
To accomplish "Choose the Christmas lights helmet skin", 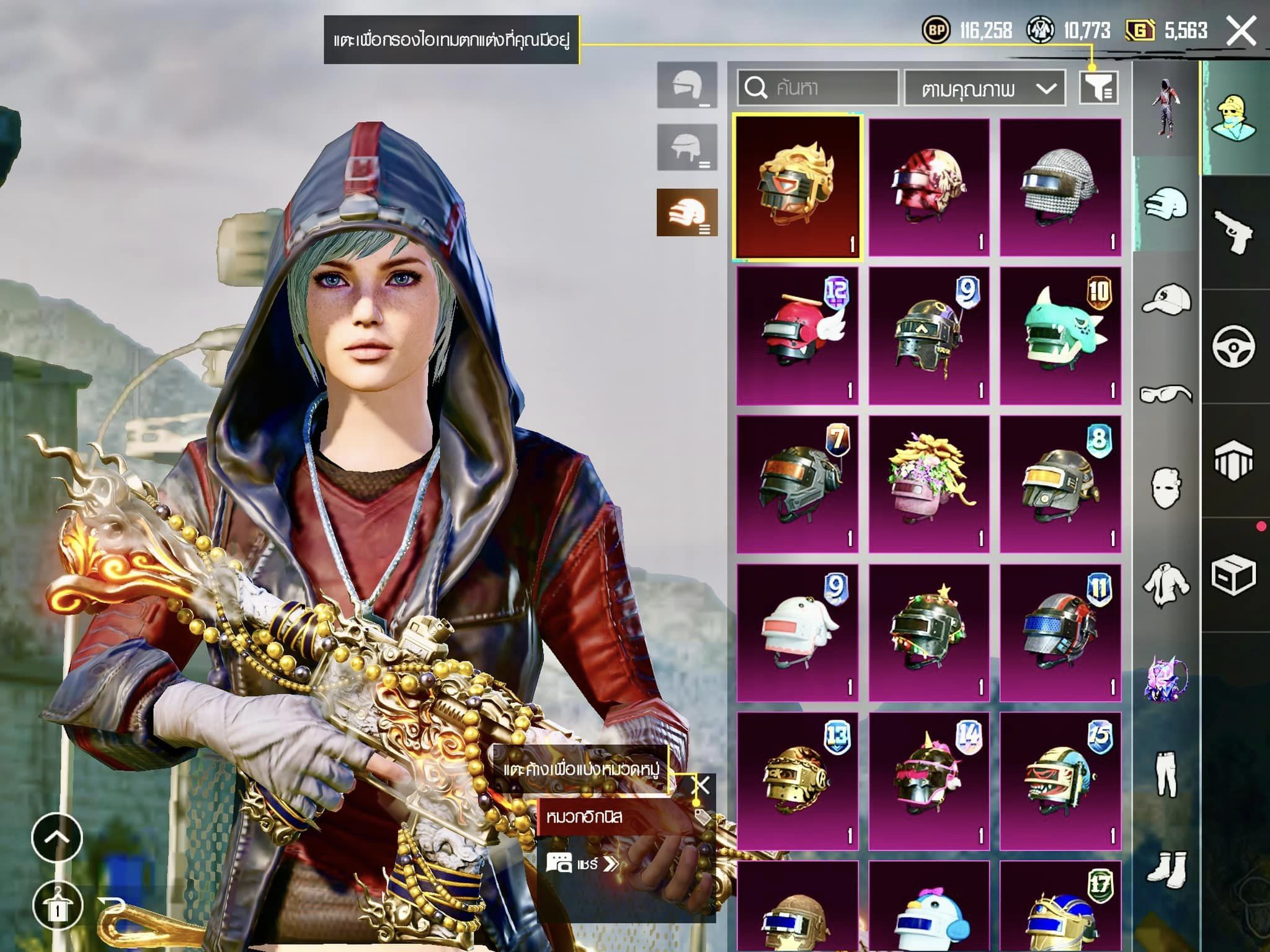I will pyautogui.click(x=929, y=633).
